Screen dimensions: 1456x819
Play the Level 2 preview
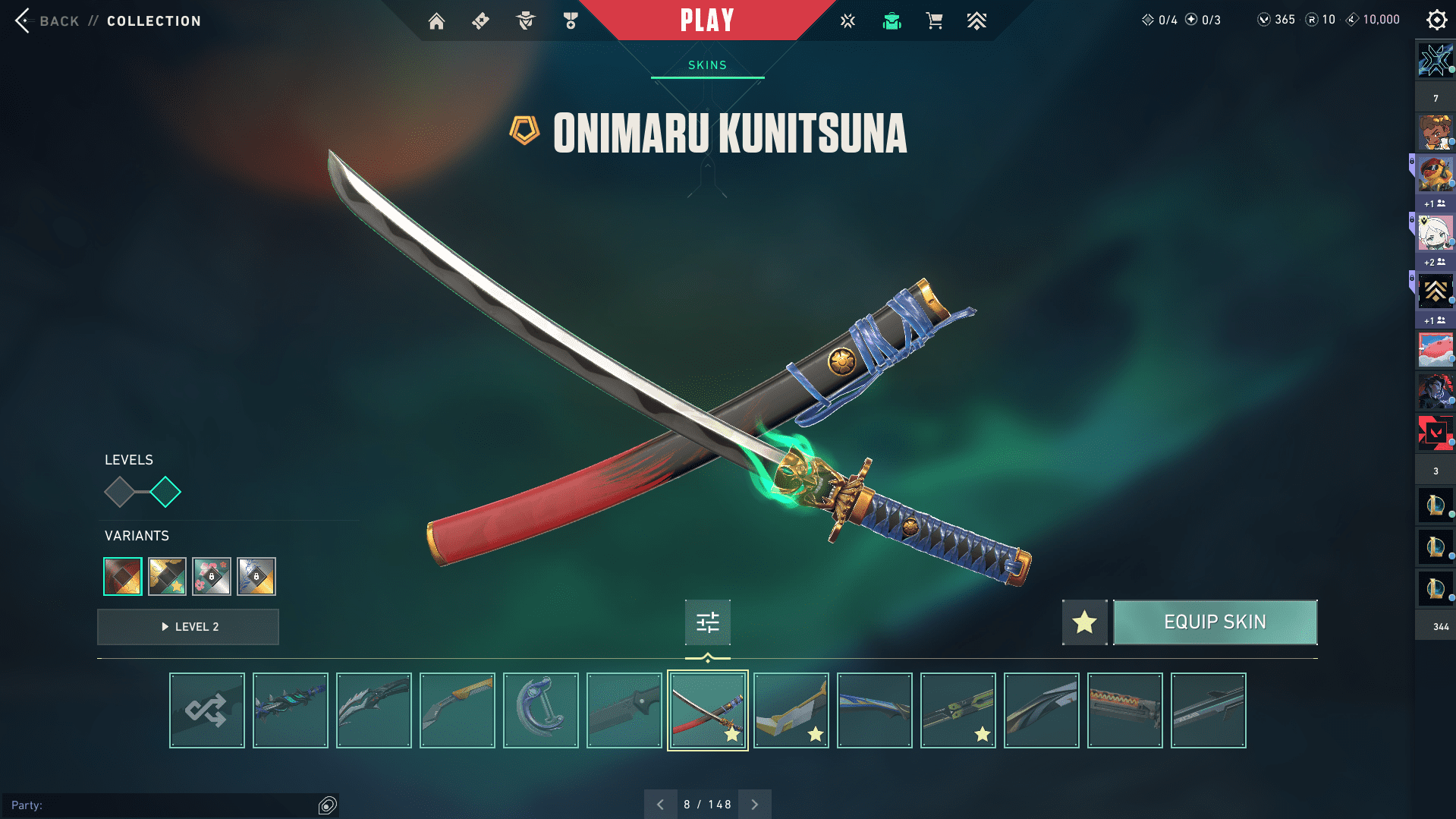click(x=188, y=627)
